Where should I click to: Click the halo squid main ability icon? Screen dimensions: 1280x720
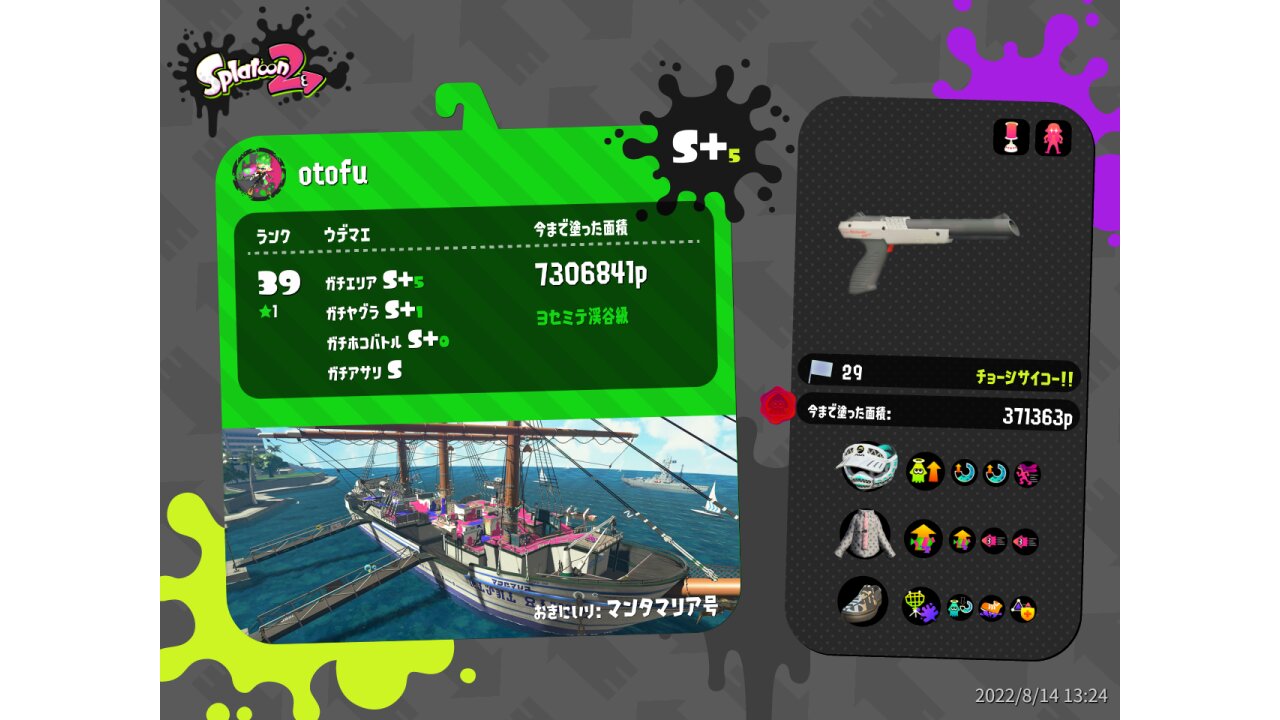pos(925,471)
